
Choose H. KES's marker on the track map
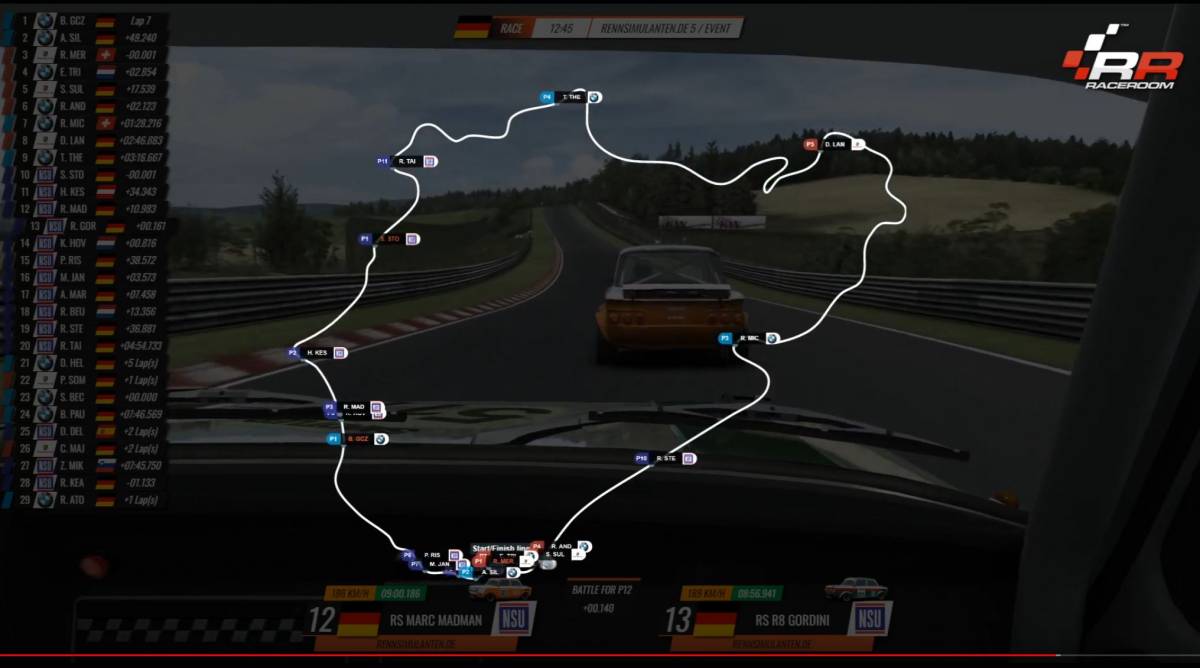[317, 353]
